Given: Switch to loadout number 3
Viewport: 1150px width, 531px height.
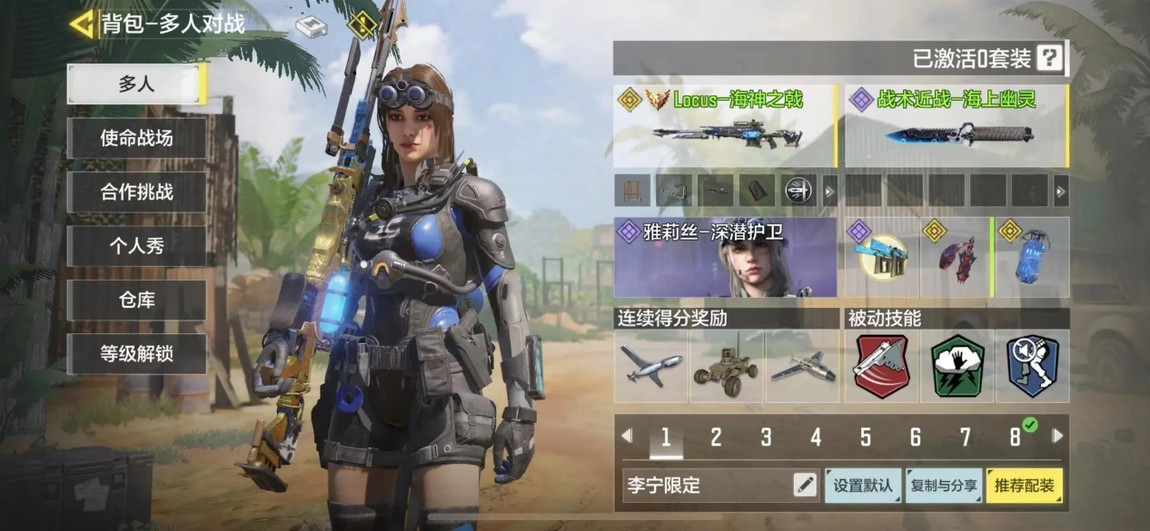Looking at the screenshot, I should pos(766,437).
